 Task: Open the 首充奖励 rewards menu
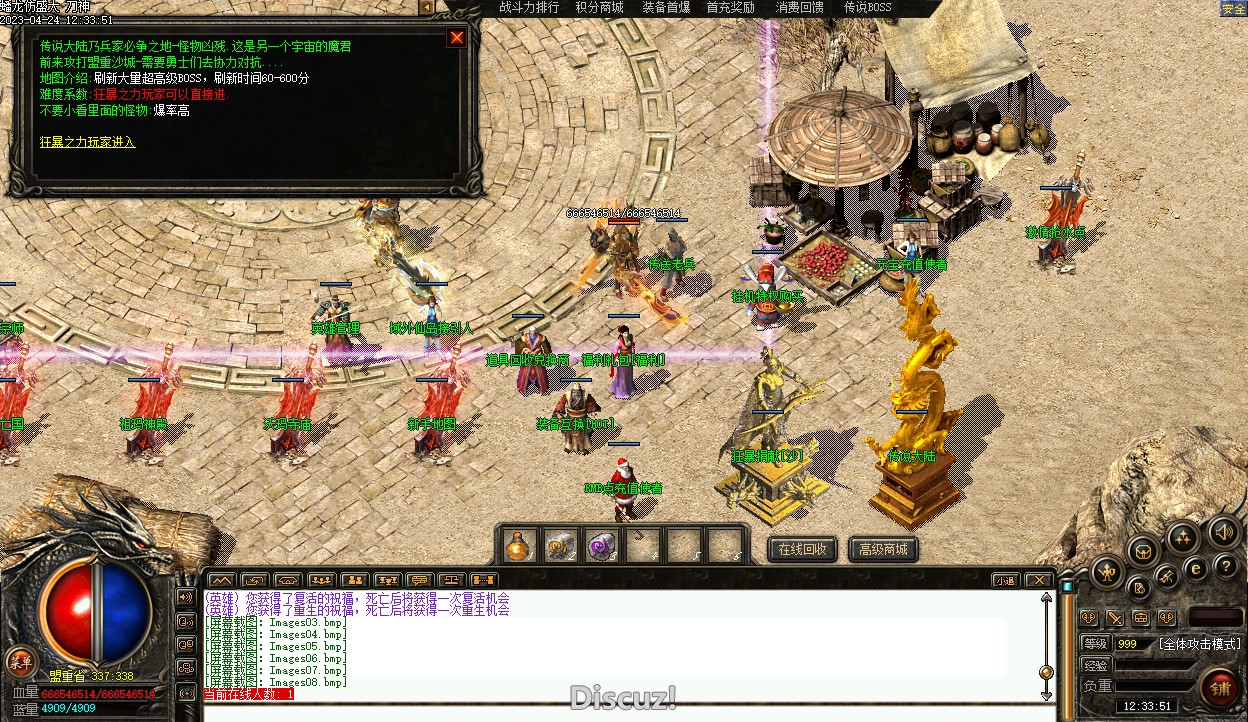coord(730,8)
